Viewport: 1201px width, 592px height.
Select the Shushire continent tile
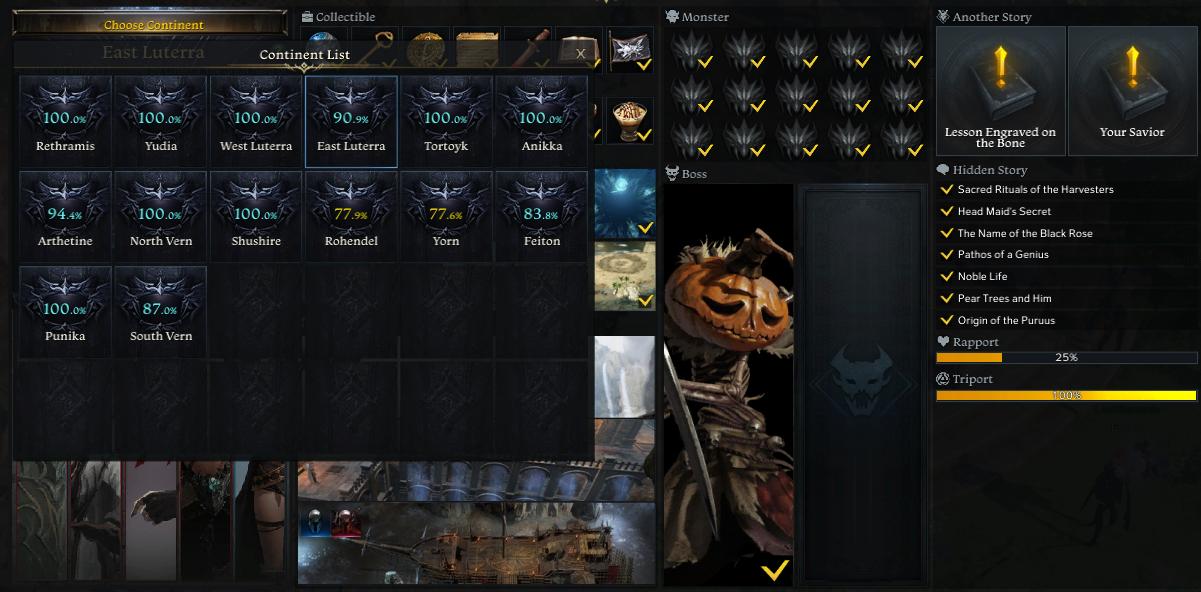(256, 216)
